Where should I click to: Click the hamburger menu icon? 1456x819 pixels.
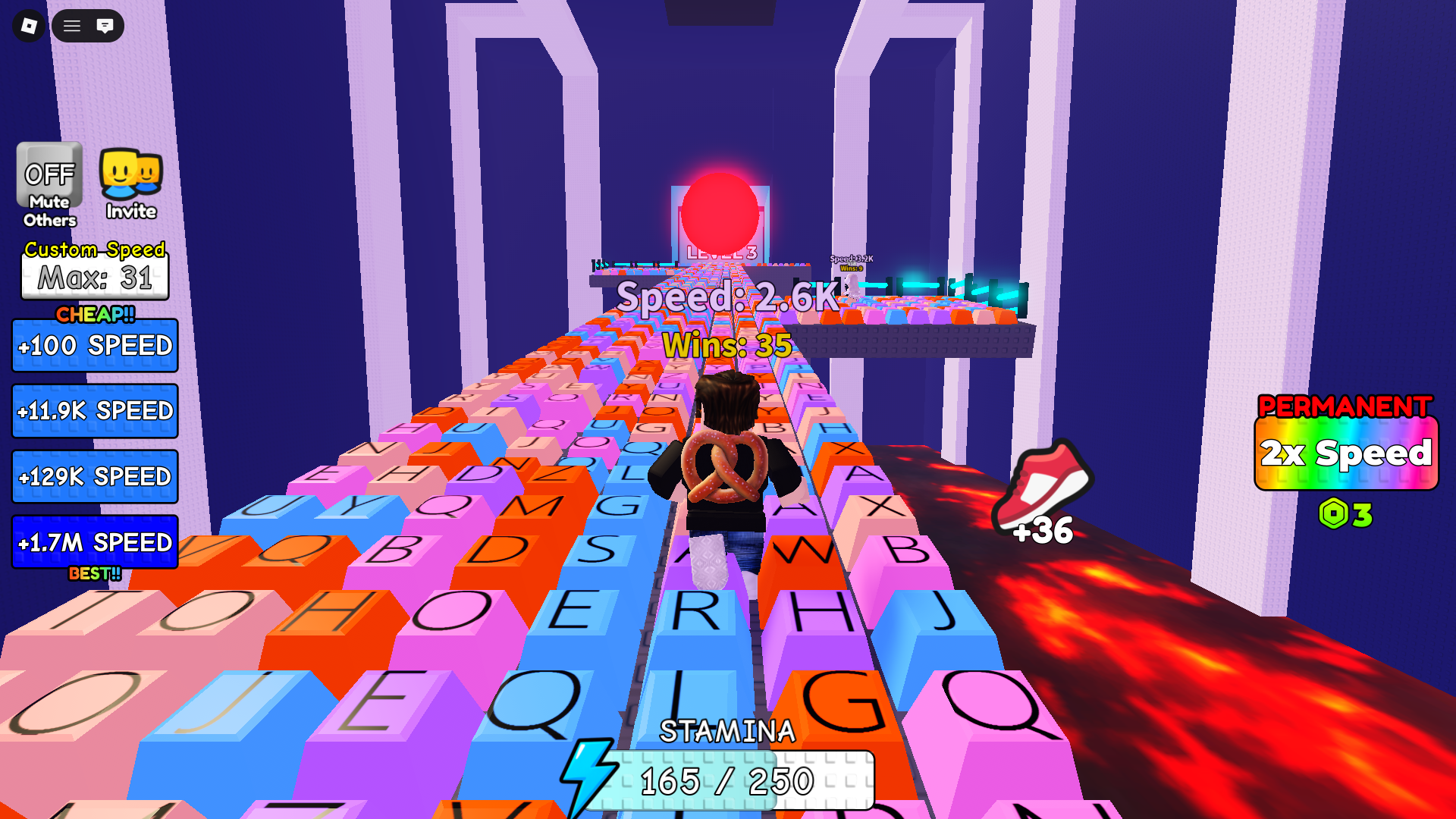click(x=72, y=26)
